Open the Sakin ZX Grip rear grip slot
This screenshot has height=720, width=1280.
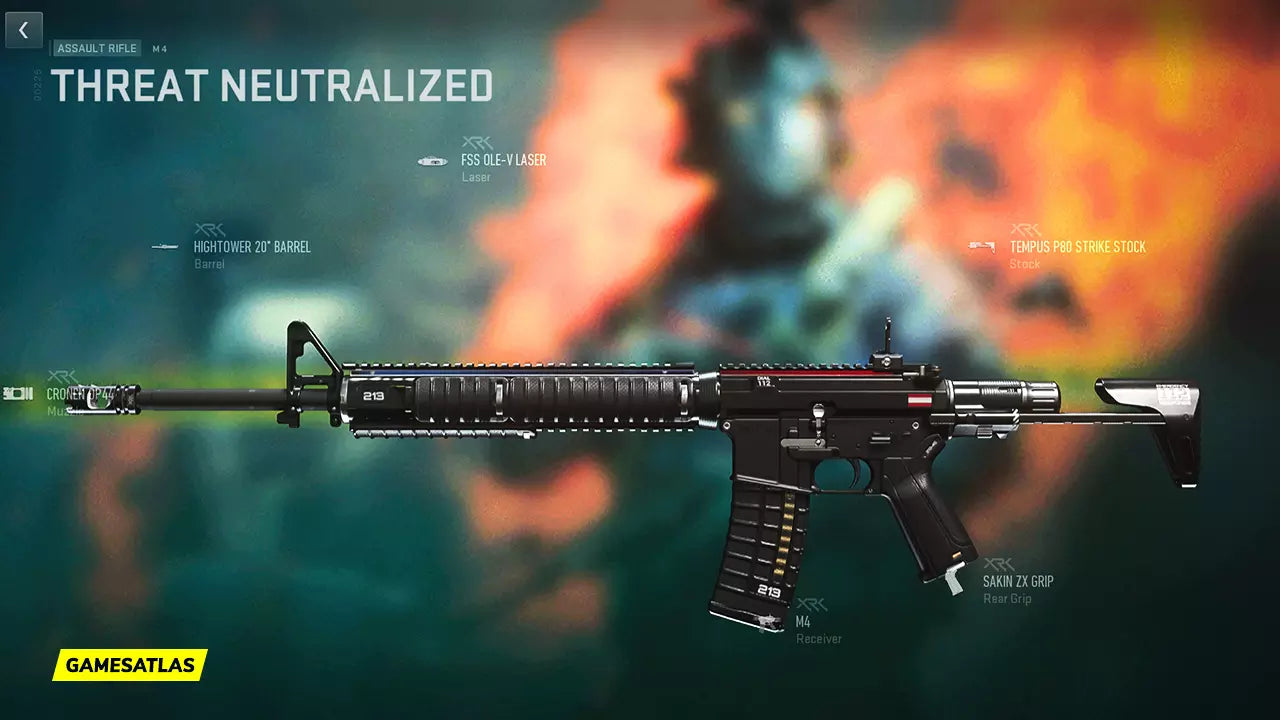pos(1017,581)
